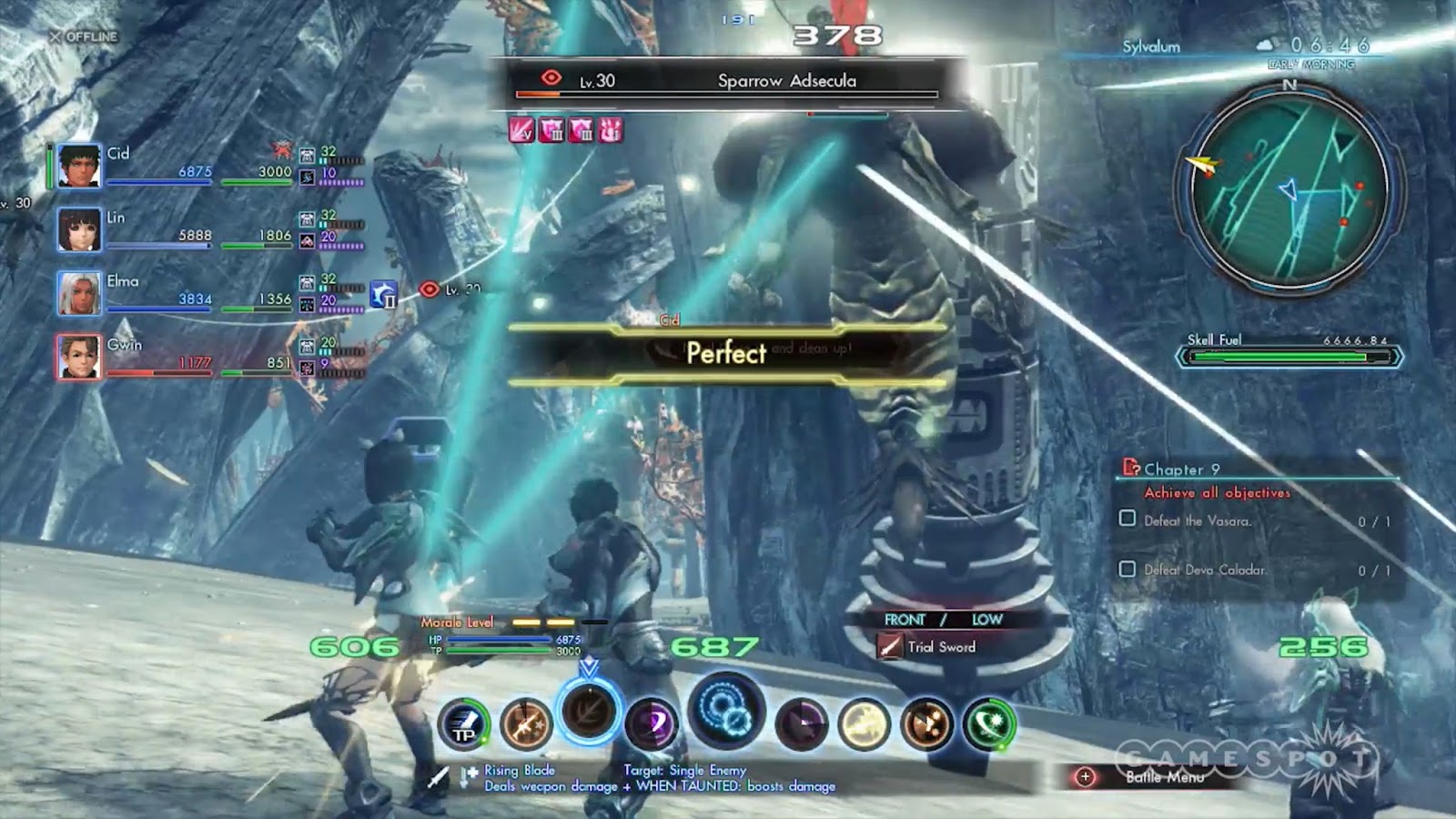Open the Chapter 9 objective tracker

[x=1182, y=470]
